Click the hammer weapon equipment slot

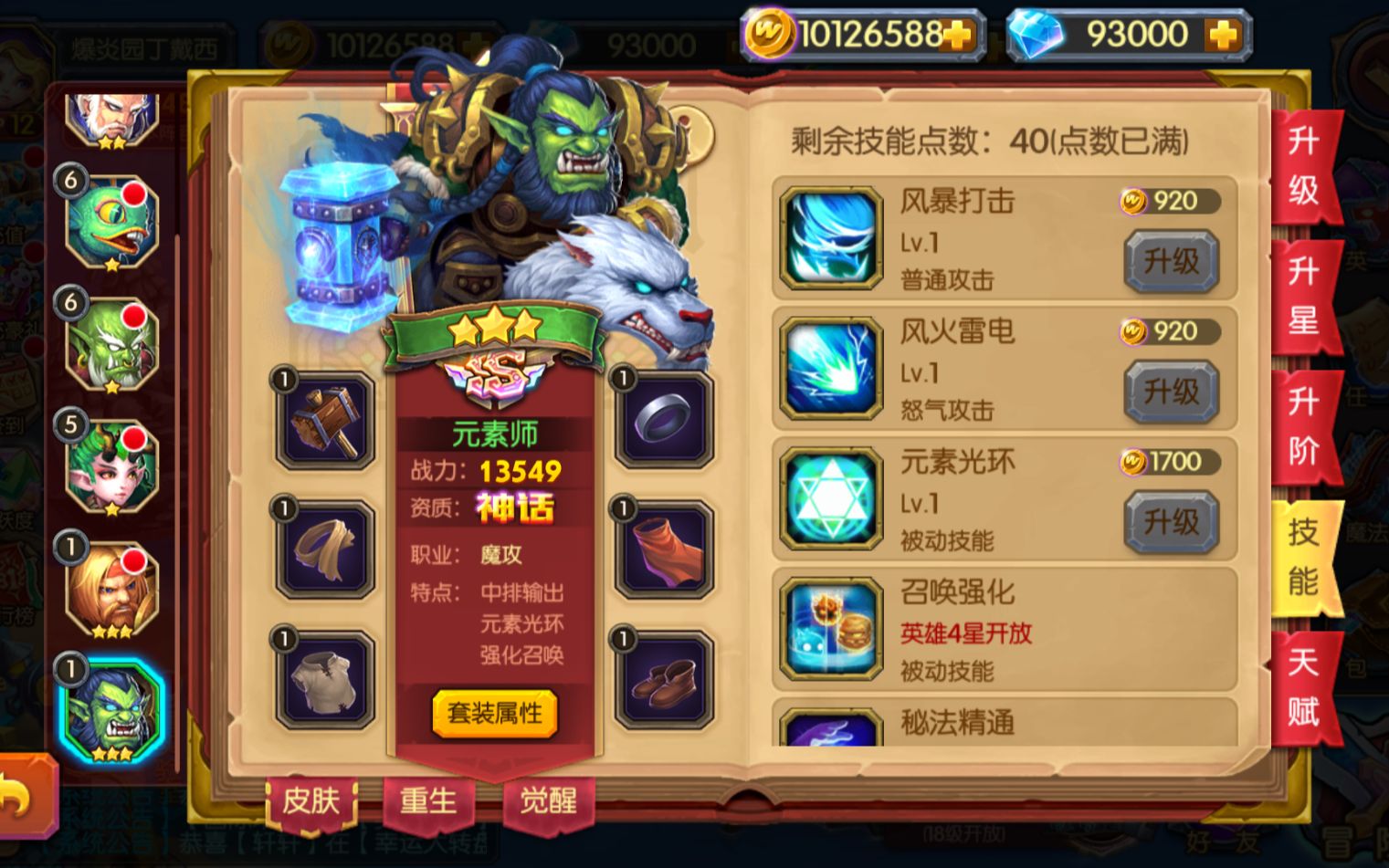[324, 422]
